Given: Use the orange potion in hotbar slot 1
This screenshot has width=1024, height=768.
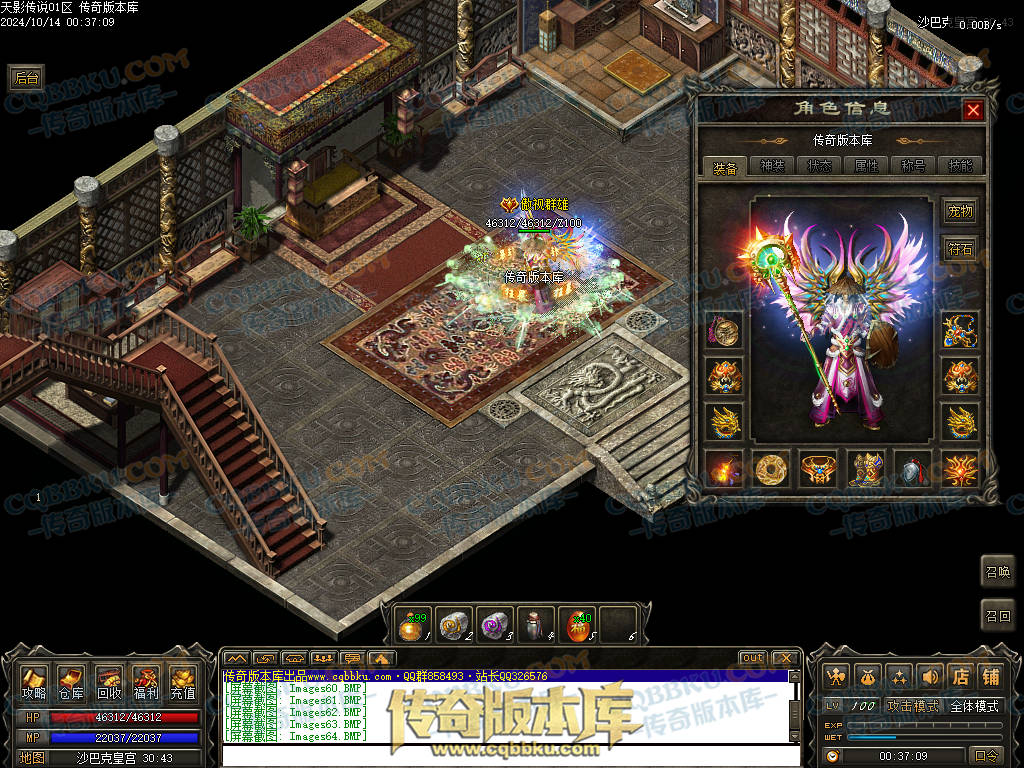Looking at the screenshot, I should point(409,626).
